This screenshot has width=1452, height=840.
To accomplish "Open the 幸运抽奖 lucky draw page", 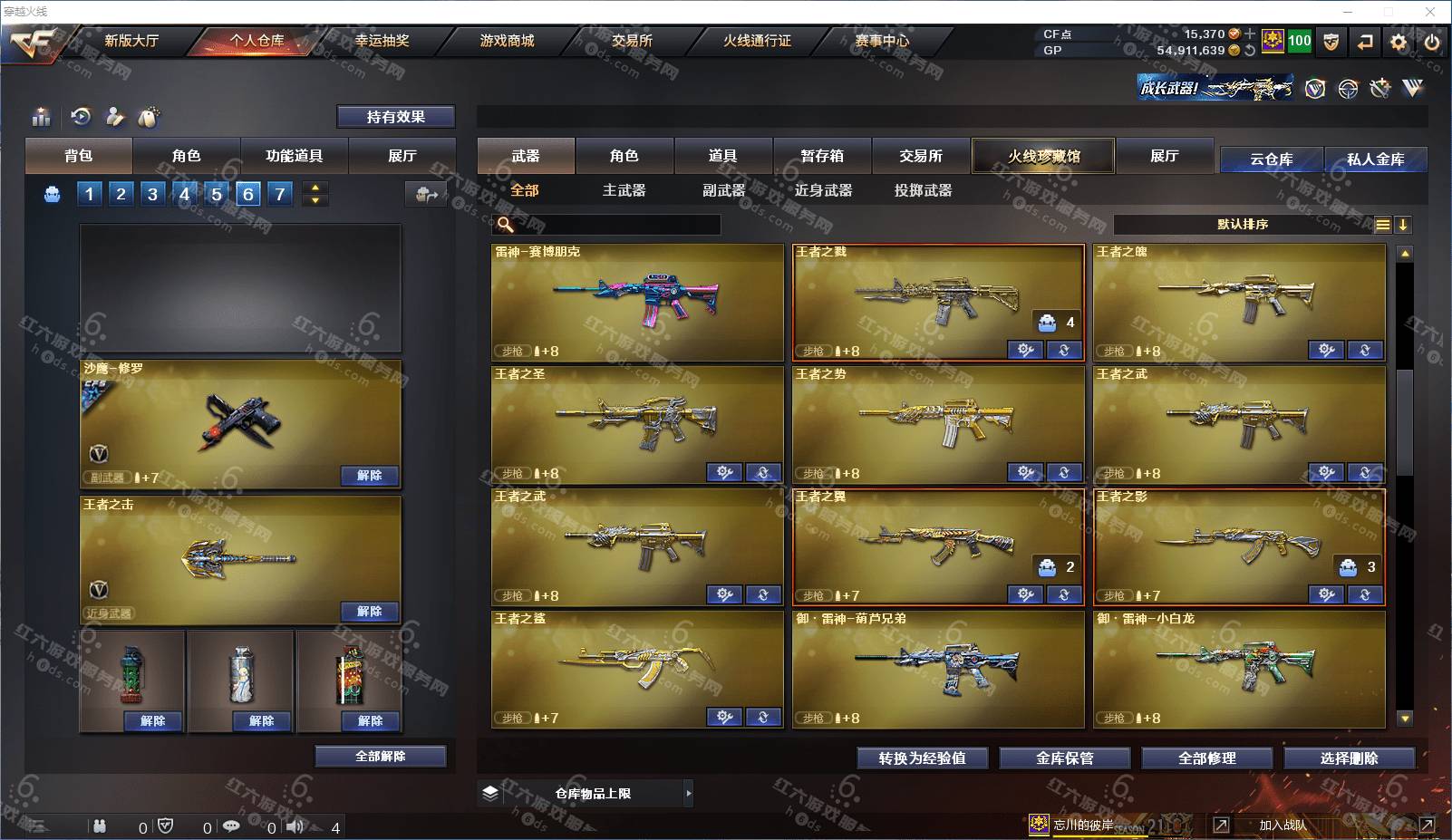I will [382, 41].
